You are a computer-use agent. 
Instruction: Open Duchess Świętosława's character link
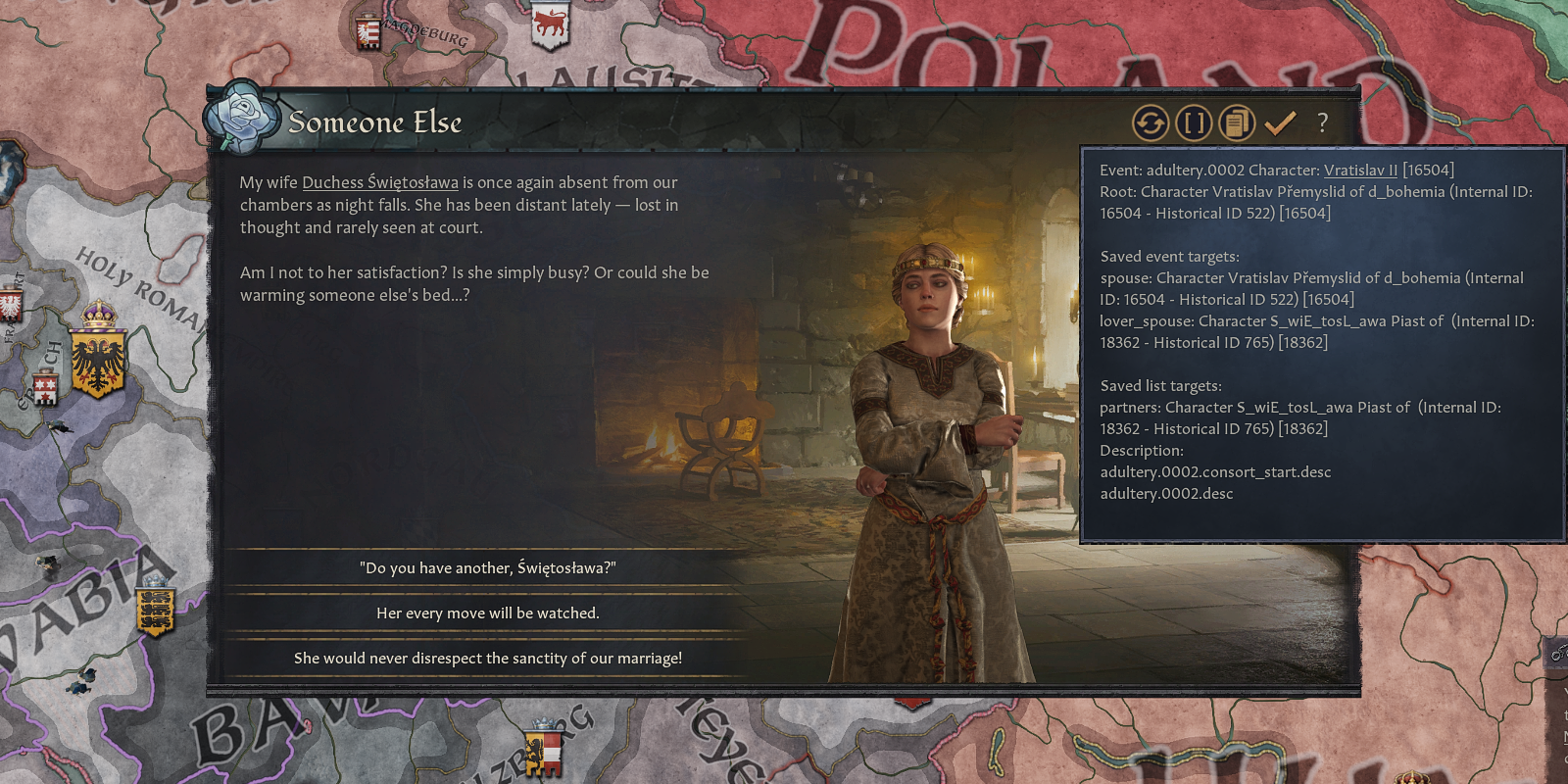coord(380,182)
